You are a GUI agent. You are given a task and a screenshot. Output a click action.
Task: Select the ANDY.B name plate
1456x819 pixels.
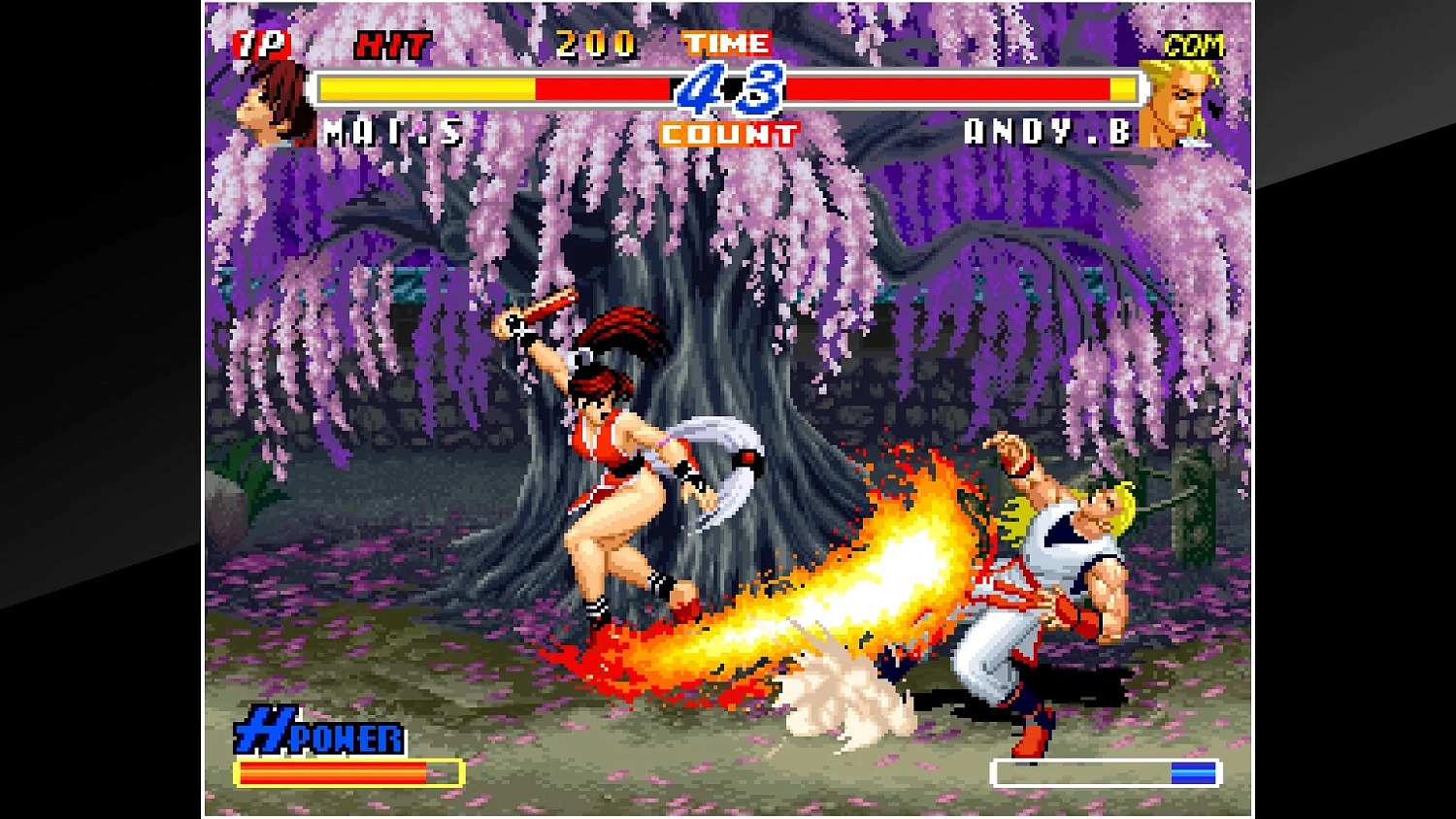1048,131
